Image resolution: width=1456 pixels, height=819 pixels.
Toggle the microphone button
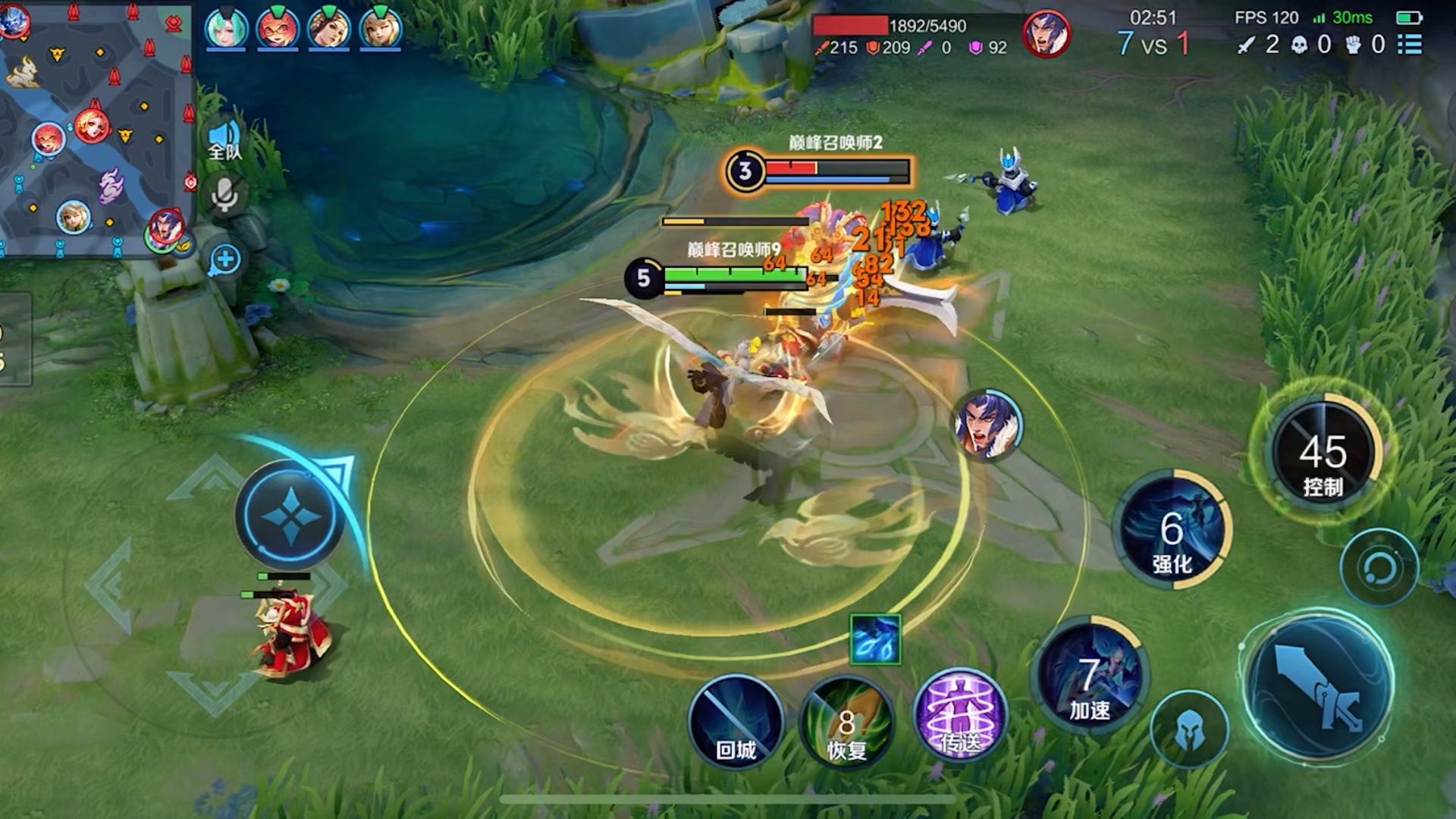[x=224, y=196]
